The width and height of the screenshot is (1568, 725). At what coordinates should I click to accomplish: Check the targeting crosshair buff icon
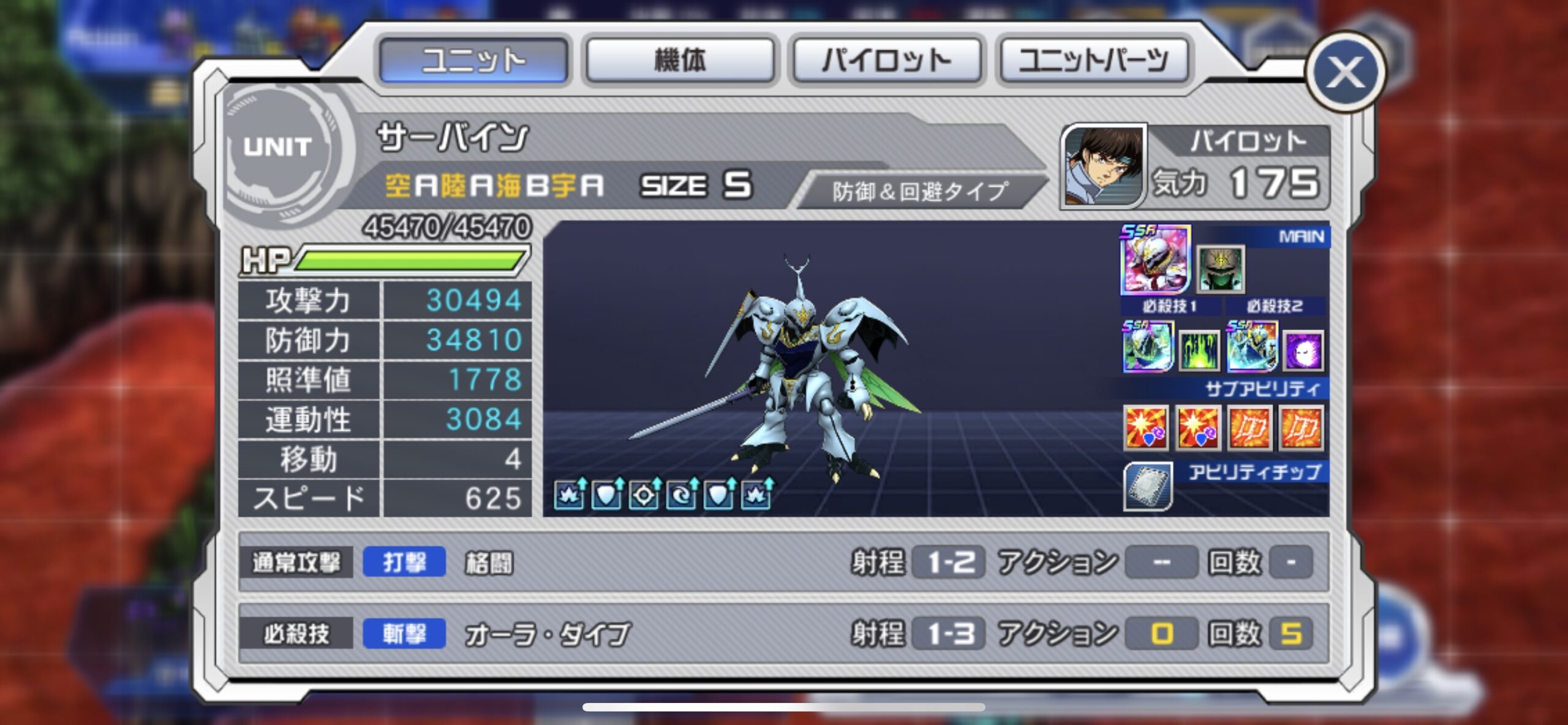[643, 494]
